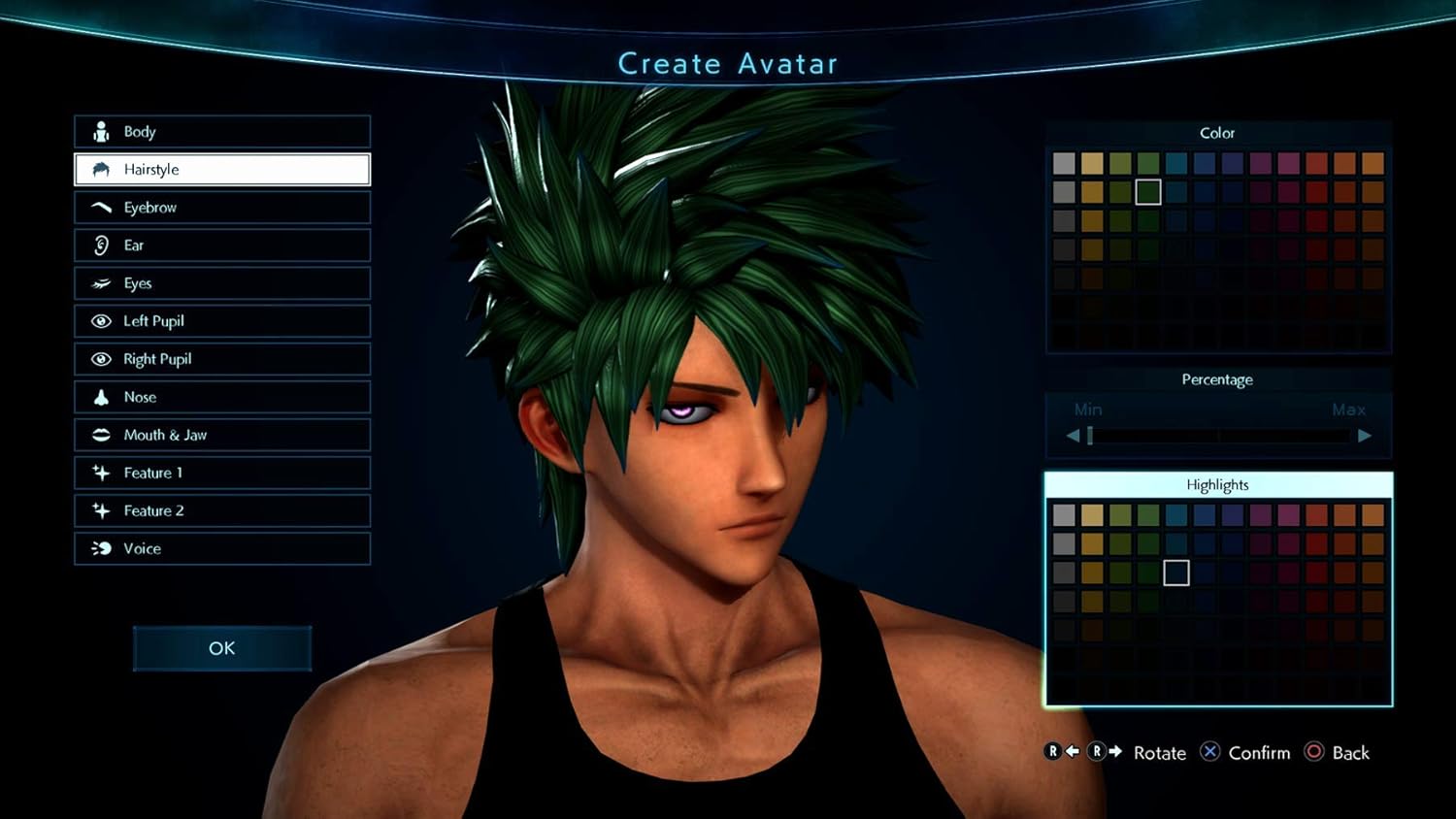Viewport: 1456px width, 819px height.
Task: Open the Nose options
Action: (222, 397)
